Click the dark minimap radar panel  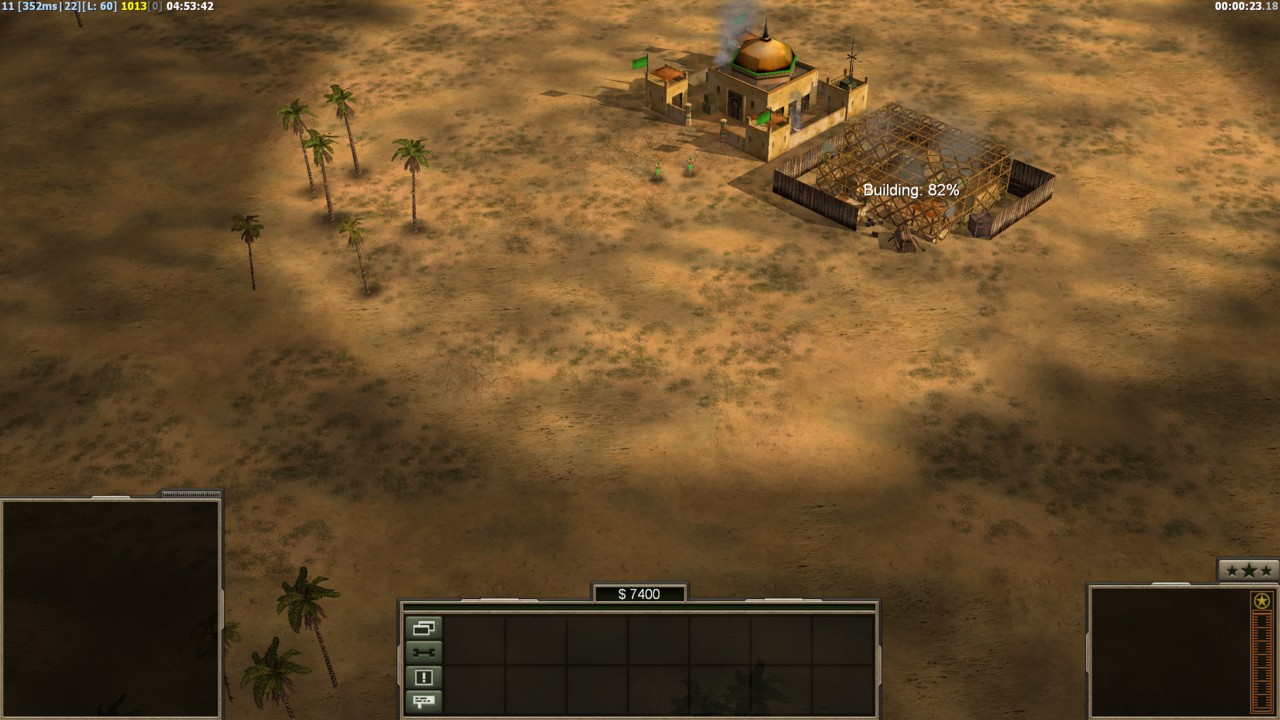coord(110,607)
